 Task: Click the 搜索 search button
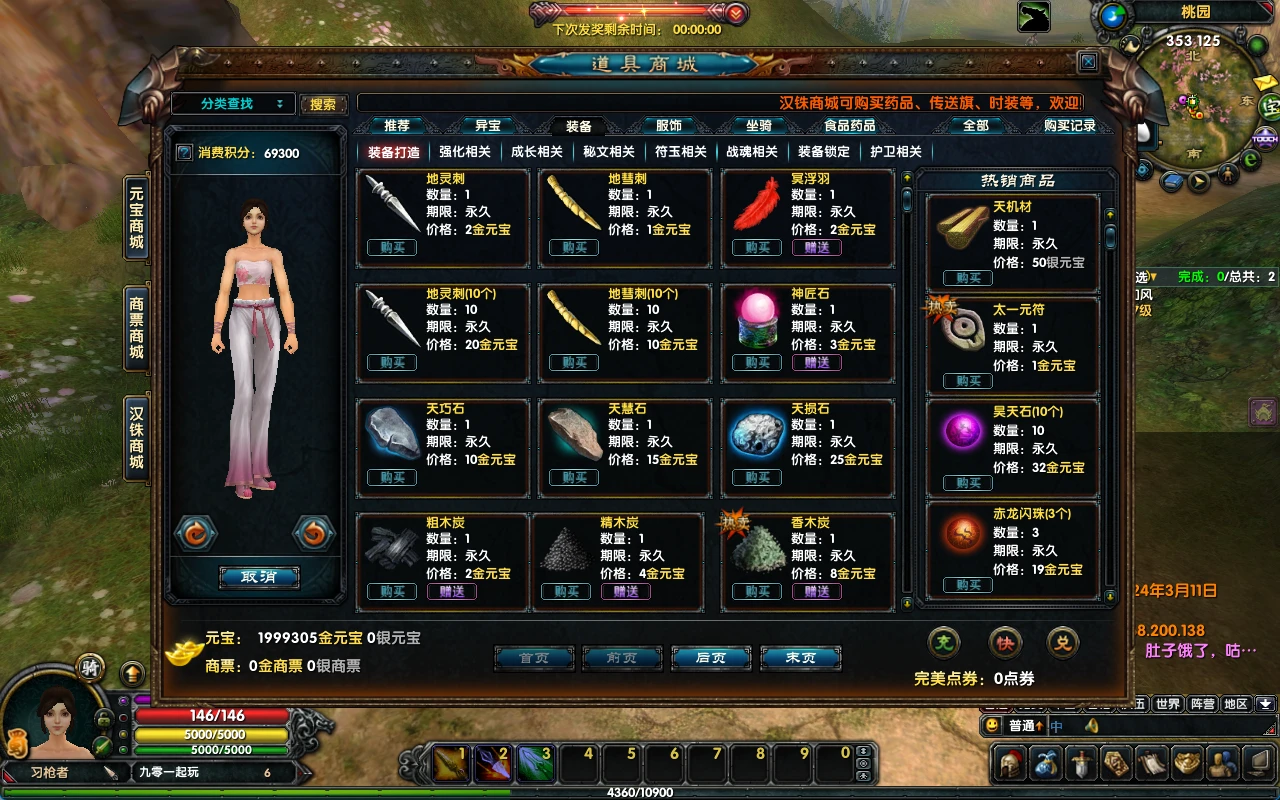point(323,104)
